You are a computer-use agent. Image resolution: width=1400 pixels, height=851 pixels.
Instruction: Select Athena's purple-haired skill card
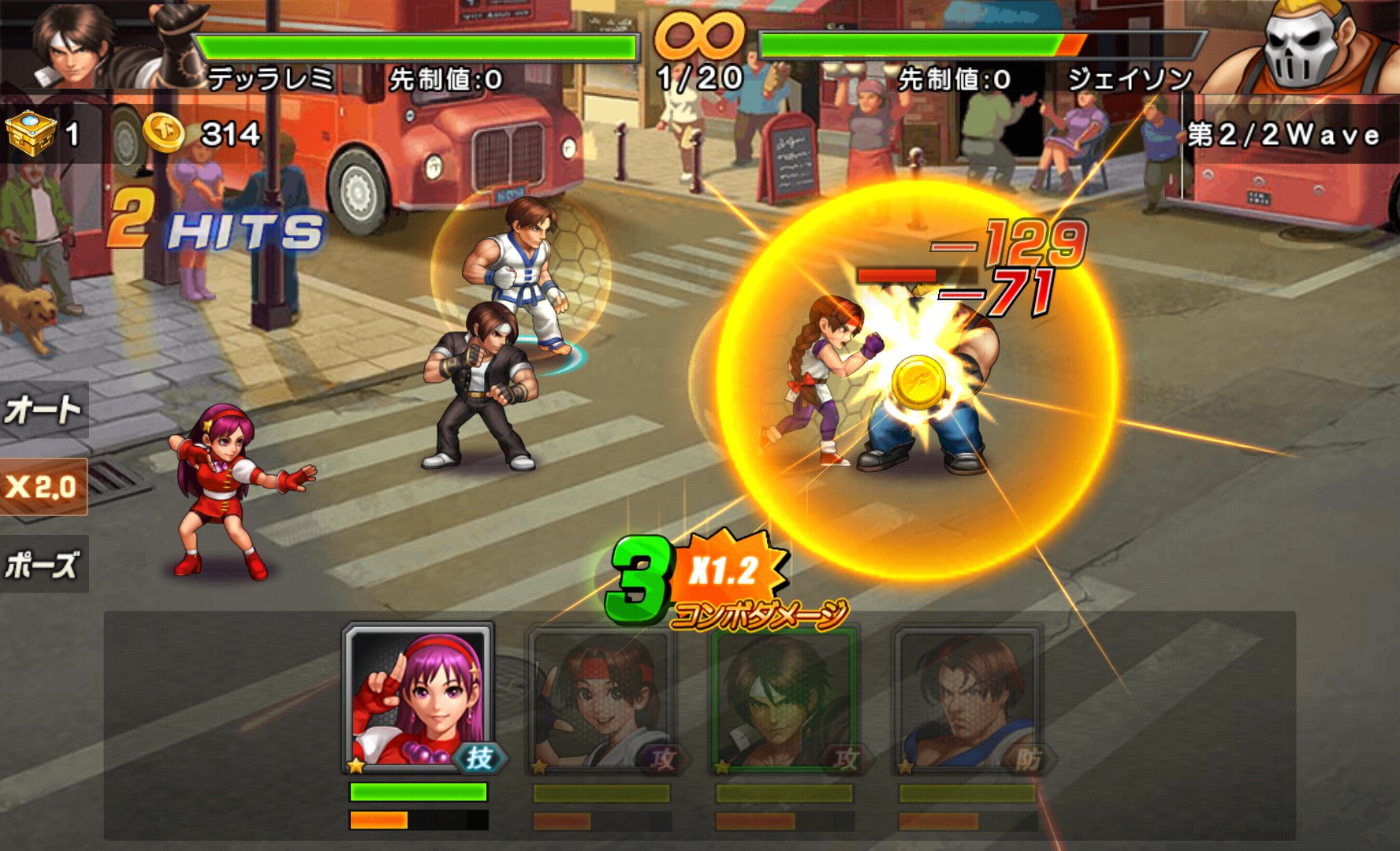coord(419,699)
